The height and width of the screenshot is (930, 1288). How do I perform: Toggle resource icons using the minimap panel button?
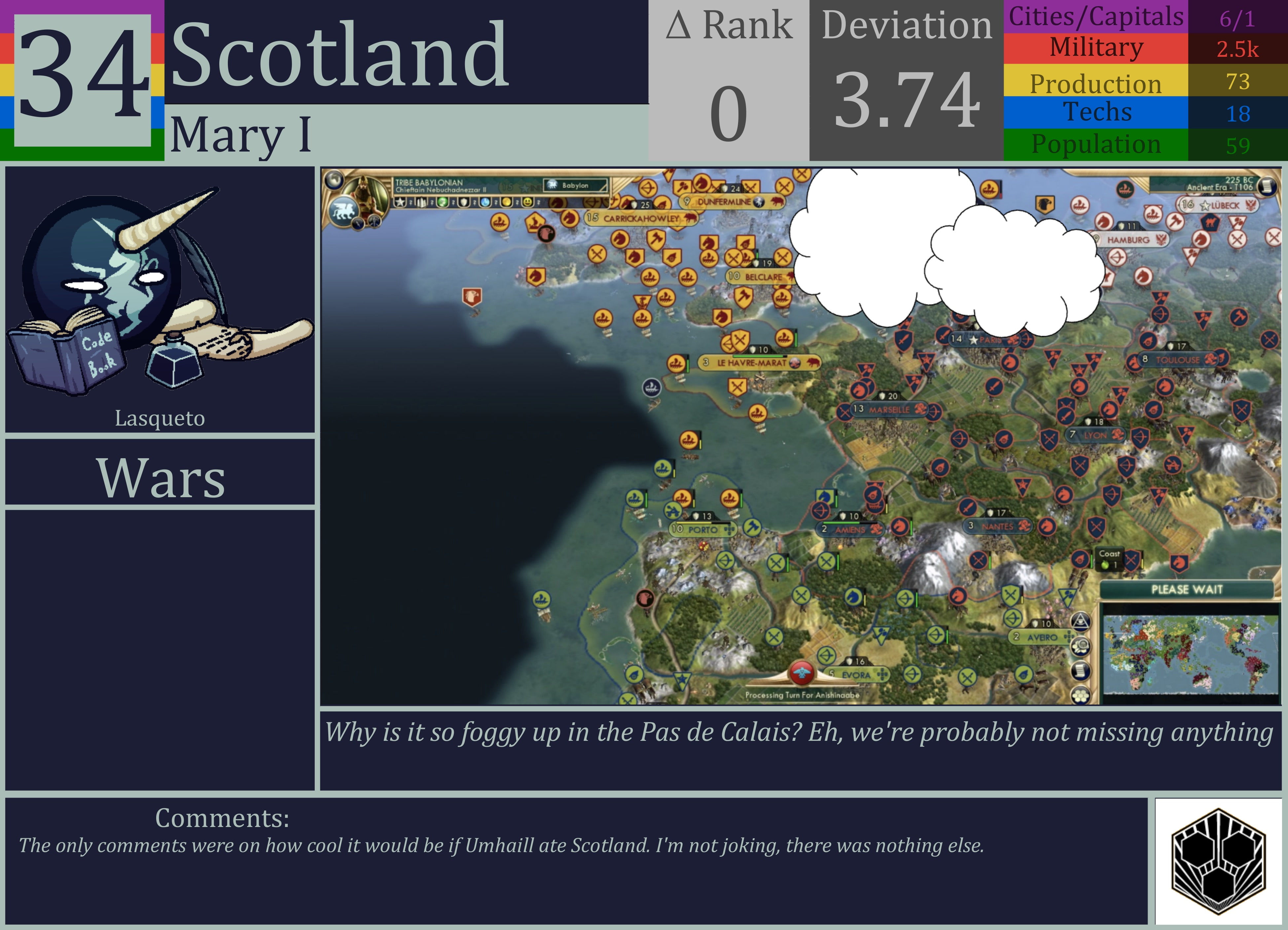(x=1081, y=646)
